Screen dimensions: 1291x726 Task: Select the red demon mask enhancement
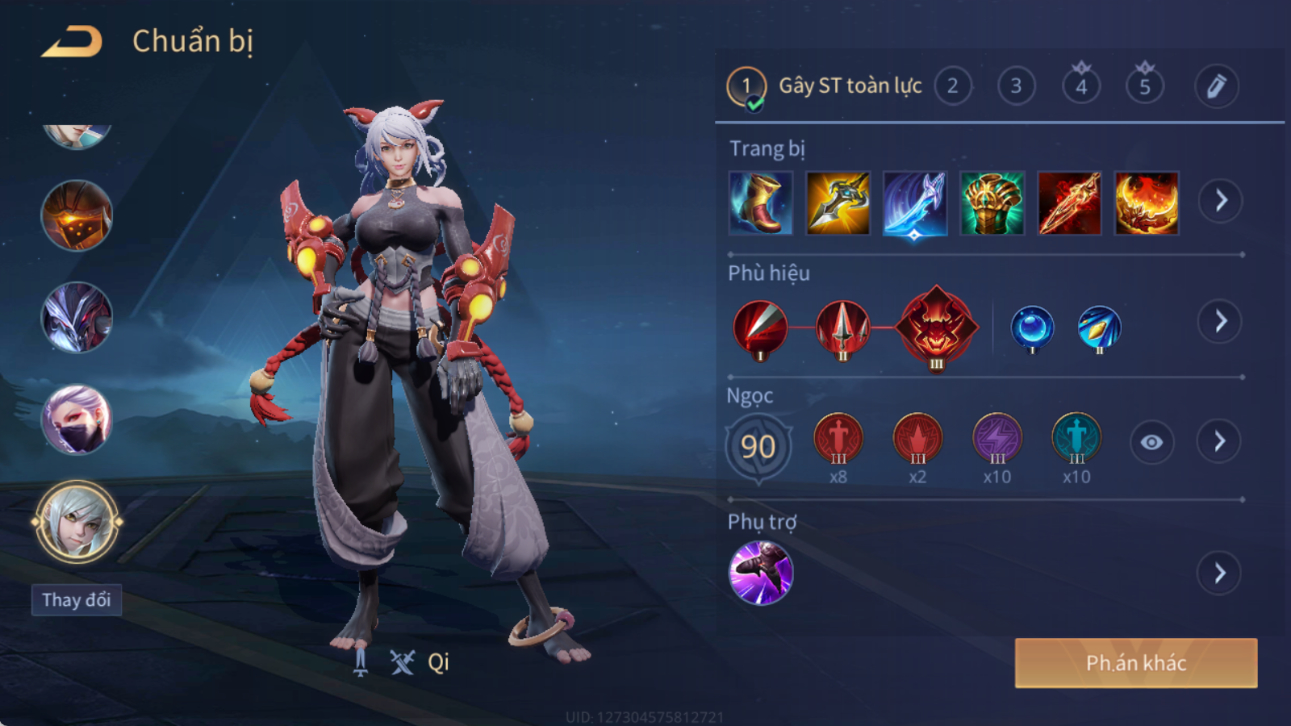[936, 327]
